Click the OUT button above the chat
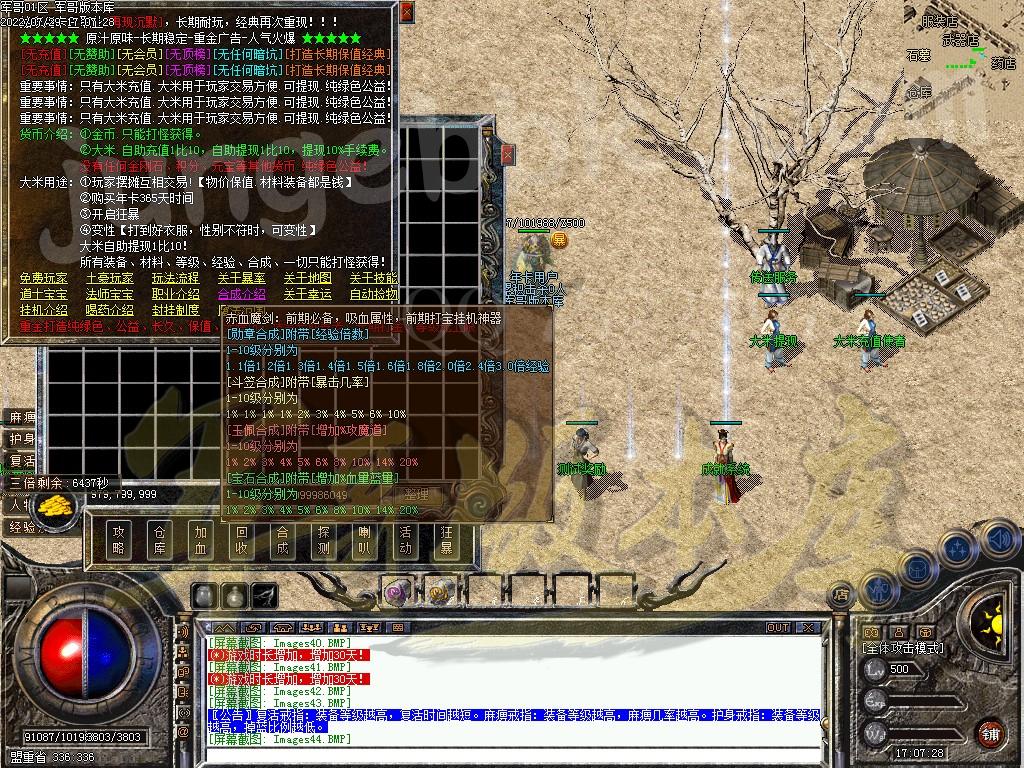The image size is (1024, 768). coord(777,627)
